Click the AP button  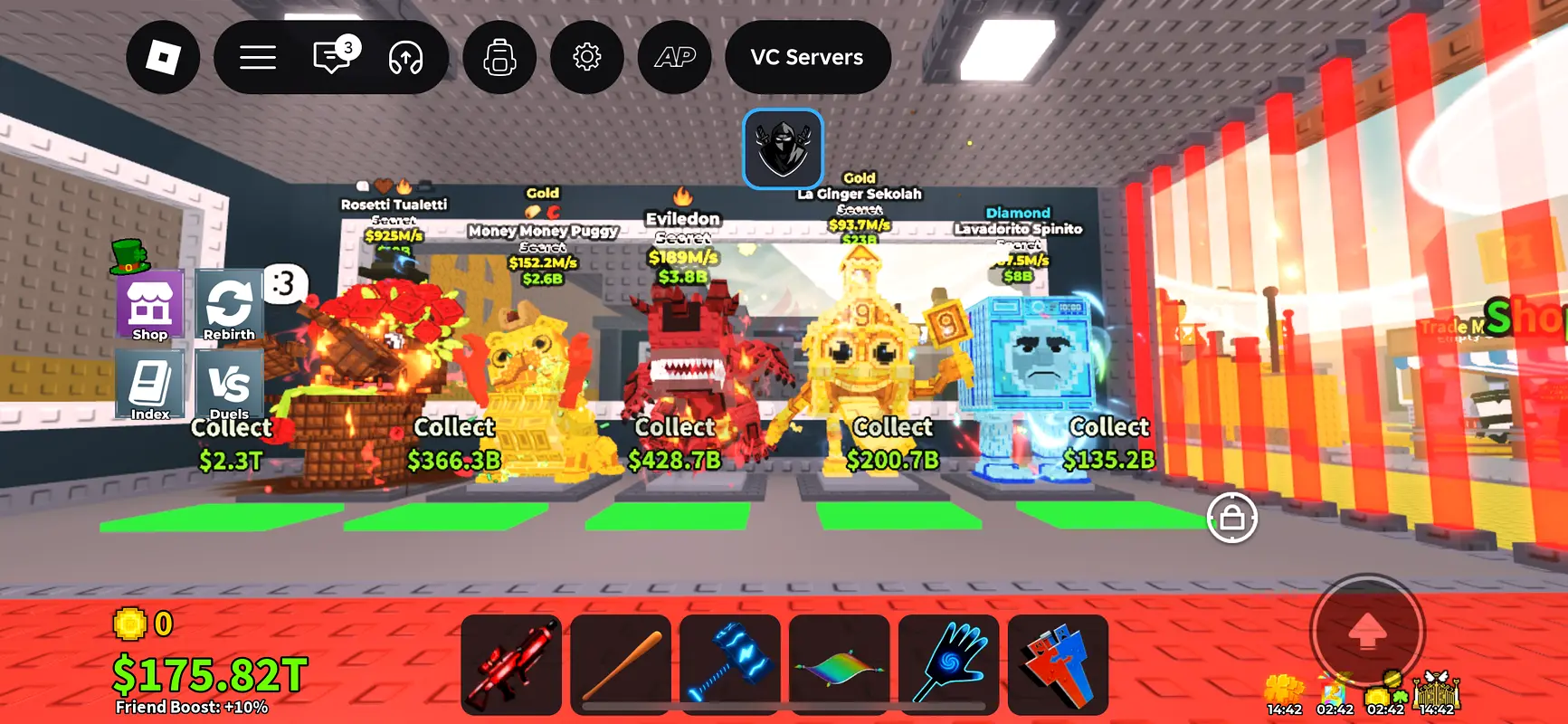click(x=675, y=58)
